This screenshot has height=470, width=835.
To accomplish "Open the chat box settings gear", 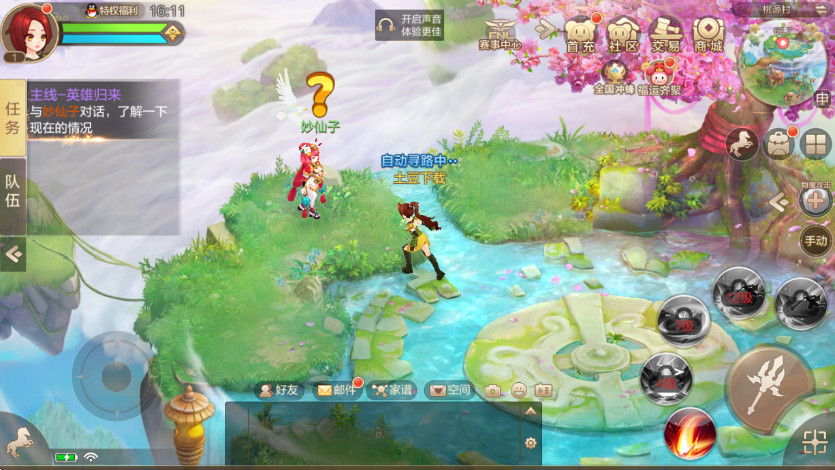I will [x=531, y=443].
